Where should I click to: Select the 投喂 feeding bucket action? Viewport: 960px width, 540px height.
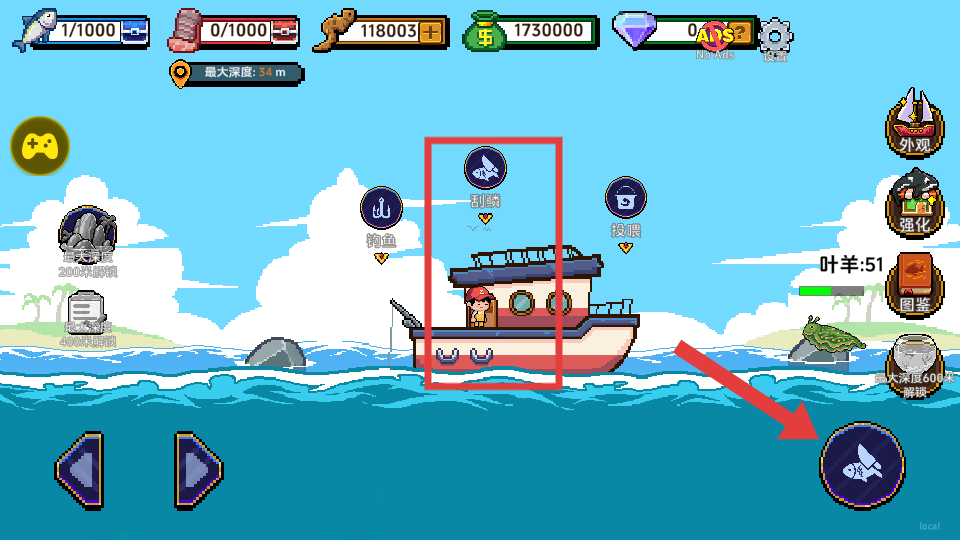click(x=626, y=198)
